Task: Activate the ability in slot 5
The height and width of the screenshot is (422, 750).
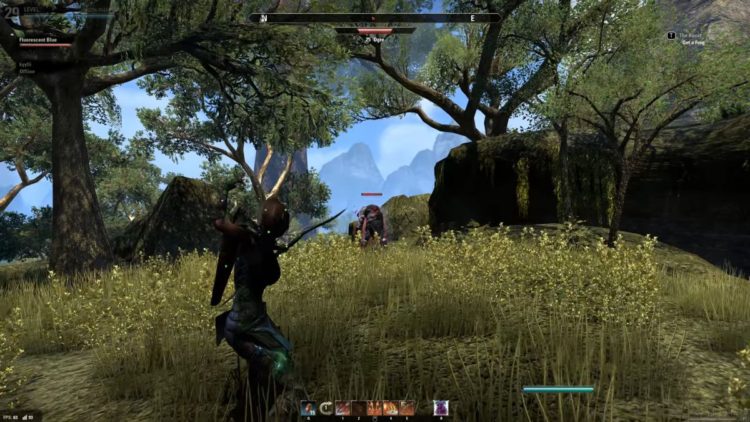Action: click(407, 407)
